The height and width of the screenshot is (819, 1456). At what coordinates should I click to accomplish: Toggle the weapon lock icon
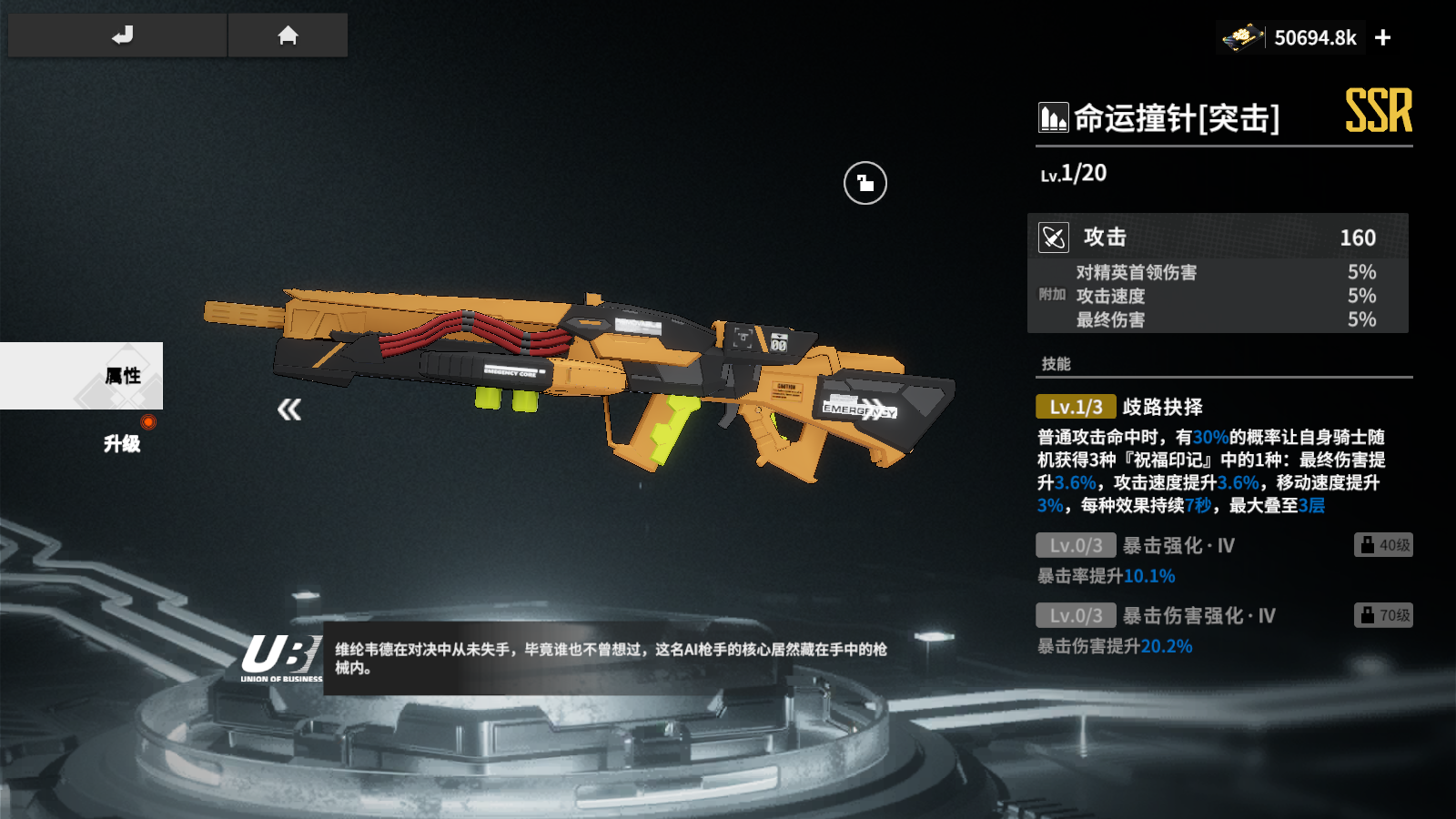864,183
